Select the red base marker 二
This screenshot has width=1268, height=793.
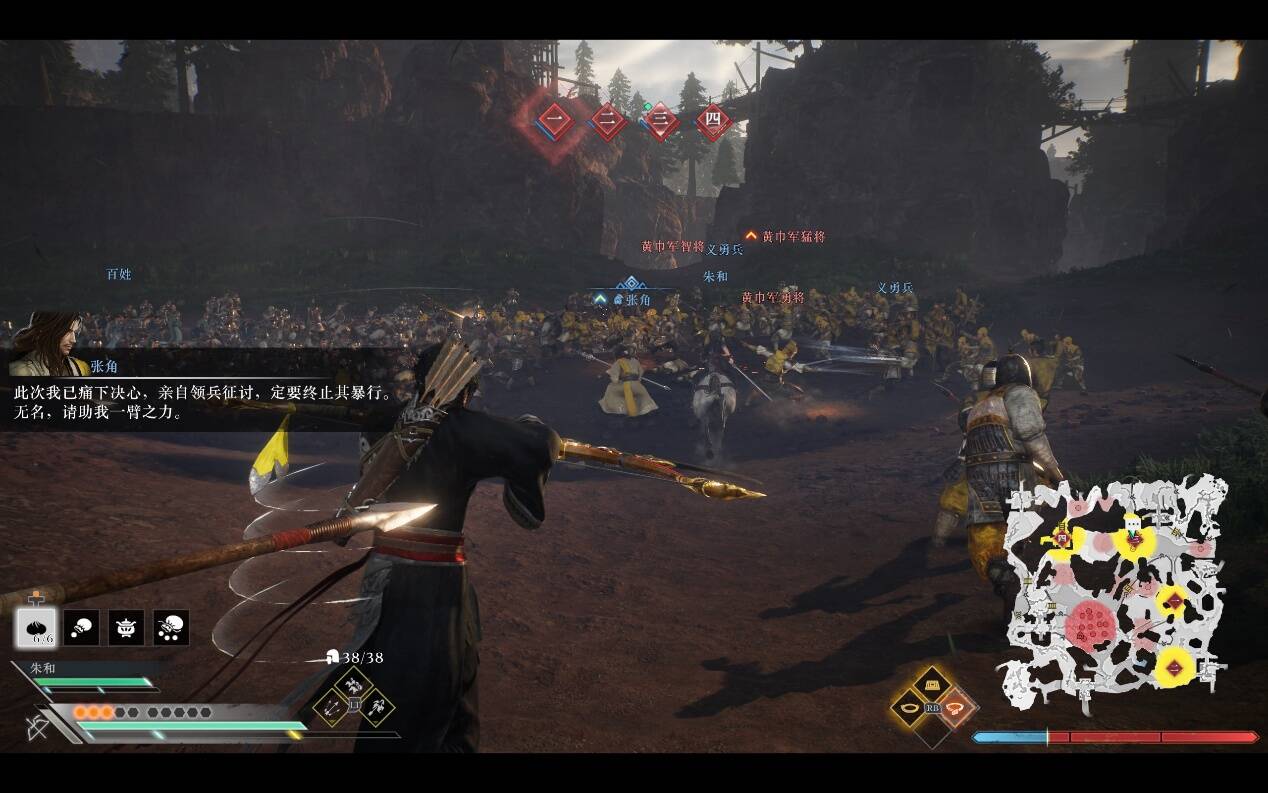tap(608, 122)
